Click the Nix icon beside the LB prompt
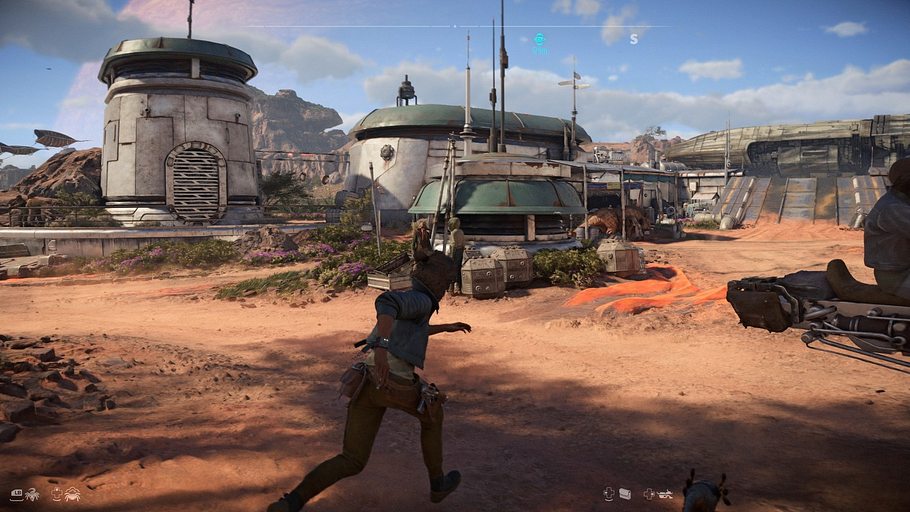Screen dimensions: 910x512 (x=33, y=494)
